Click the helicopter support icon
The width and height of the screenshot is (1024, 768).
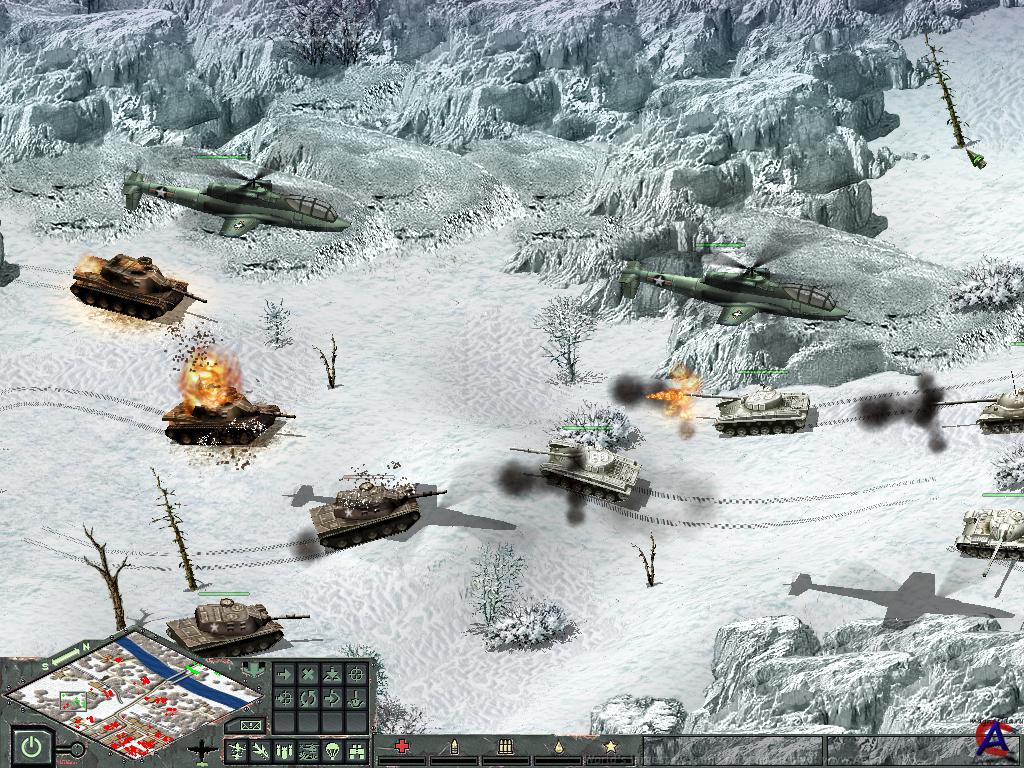pos(308,750)
